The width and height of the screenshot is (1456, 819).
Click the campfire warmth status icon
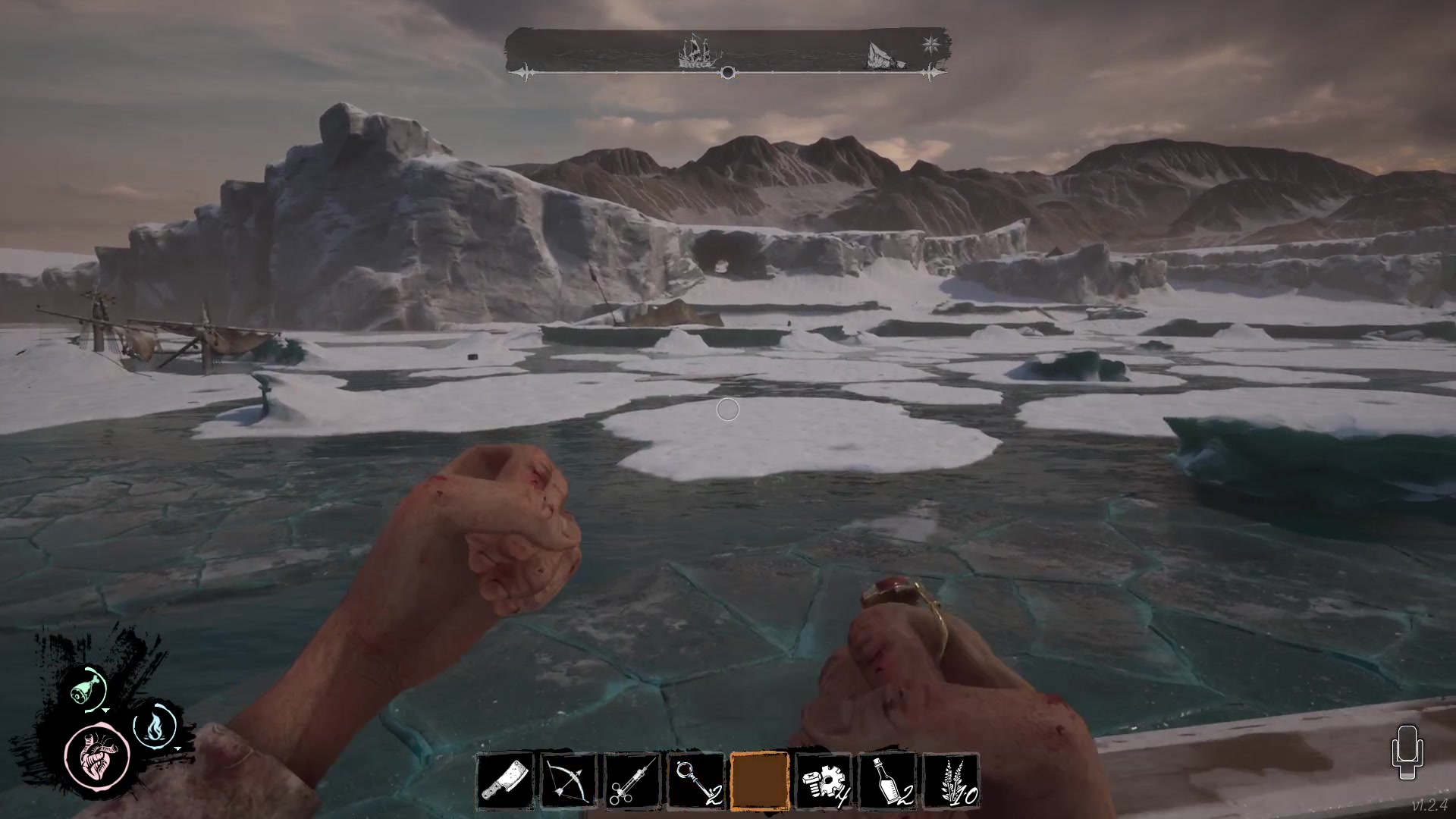point(154,725)
